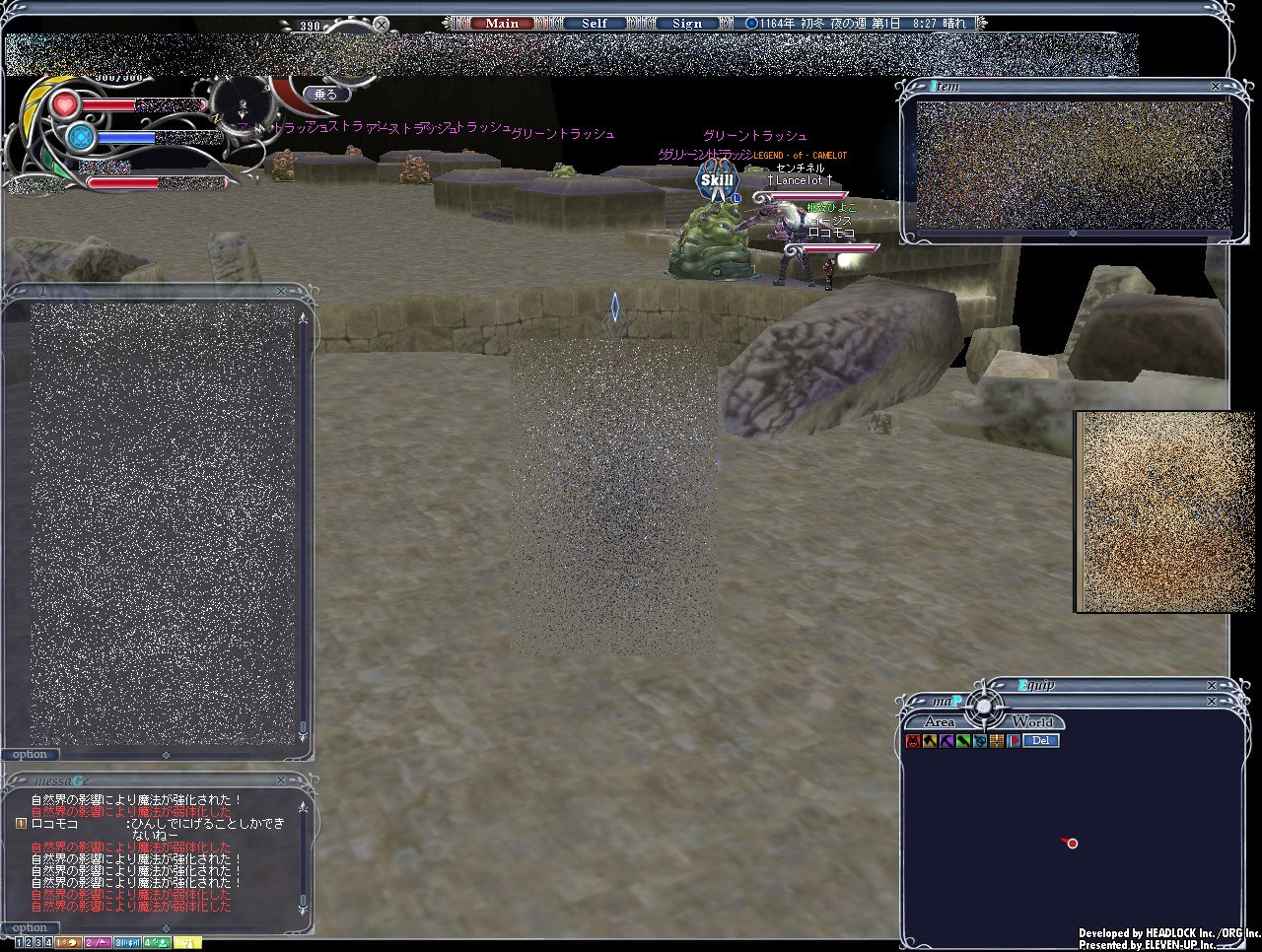
Task: Switch to the Main tab
Action: coord(501,24)
